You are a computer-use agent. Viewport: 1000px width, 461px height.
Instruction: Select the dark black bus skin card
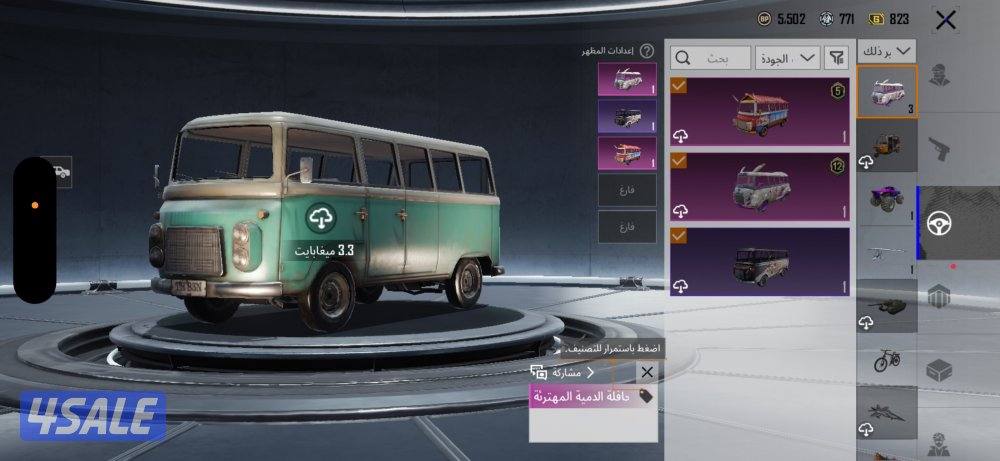(x=760, y=261)
